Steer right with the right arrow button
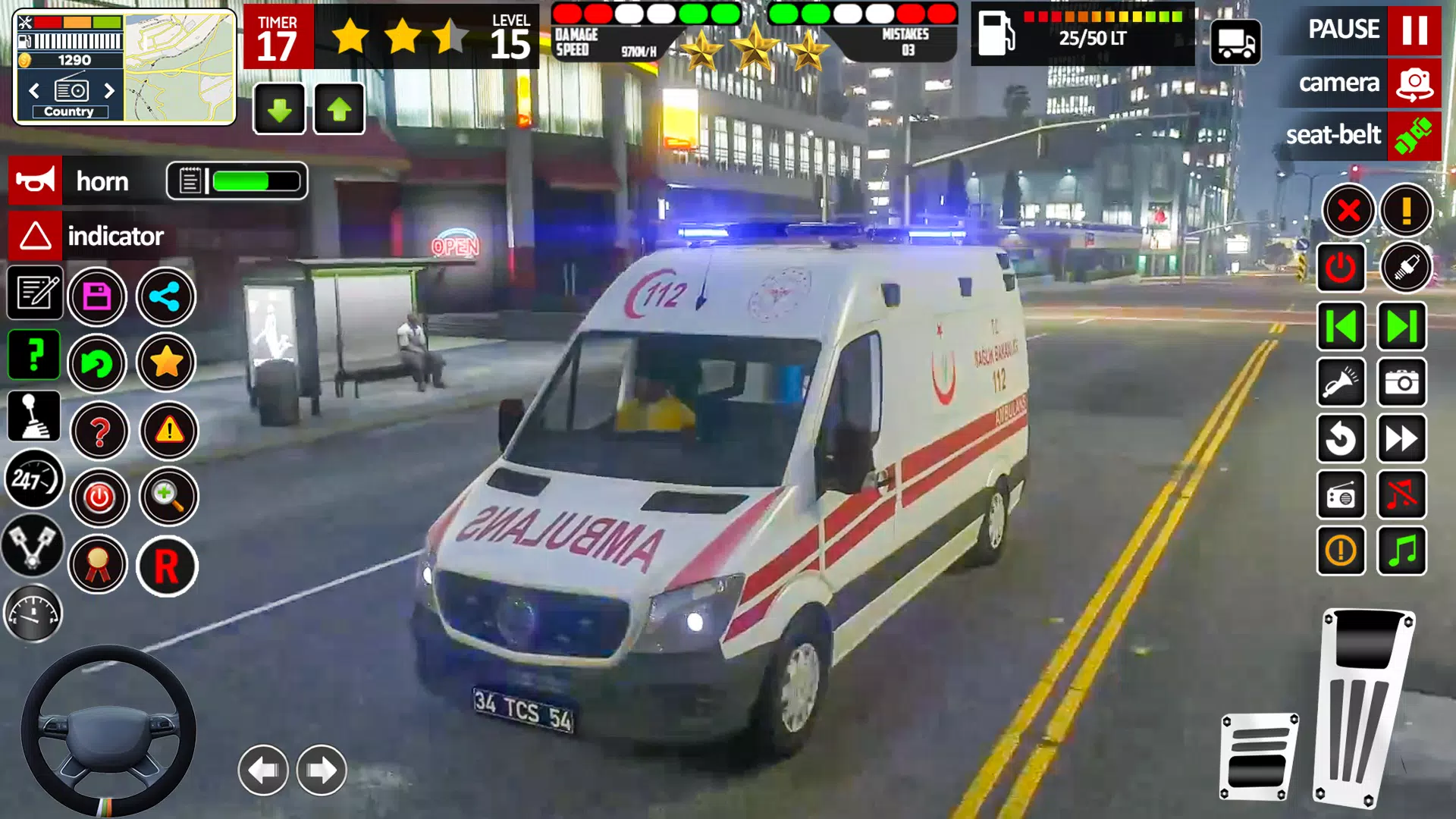1456x819 pixels. (322, 770)
